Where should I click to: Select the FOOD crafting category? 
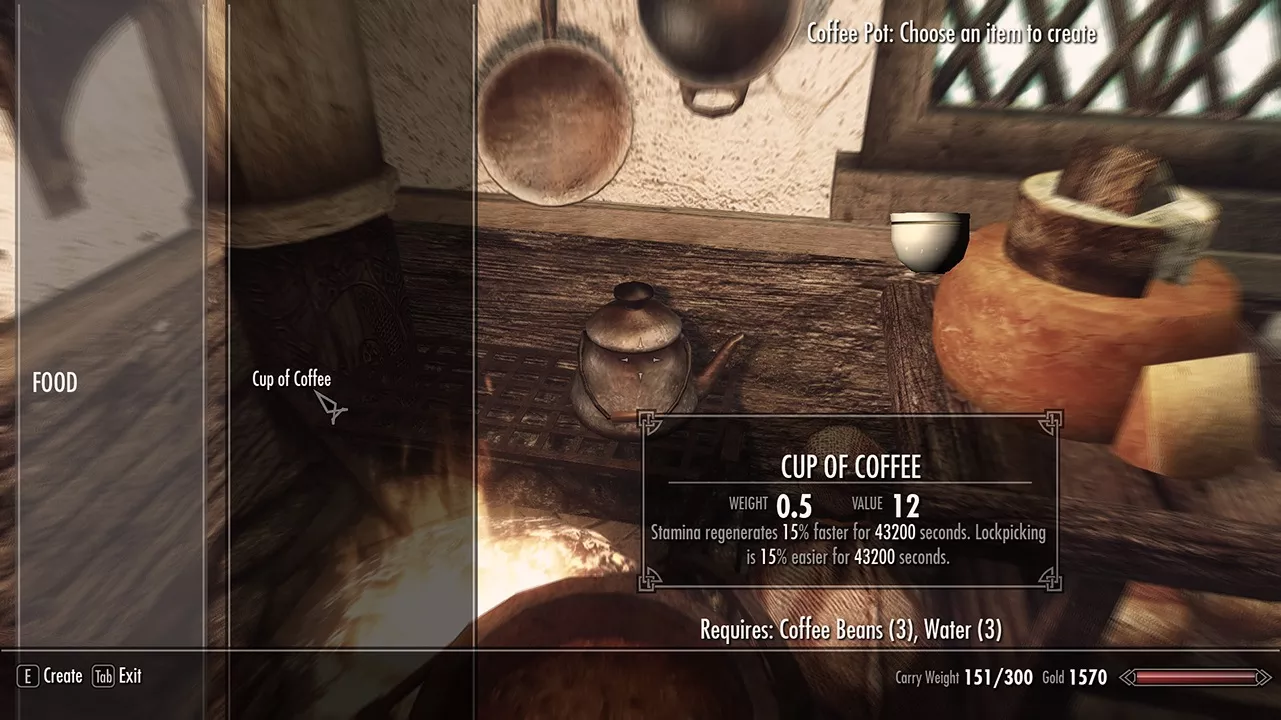[x=55, y=383]
